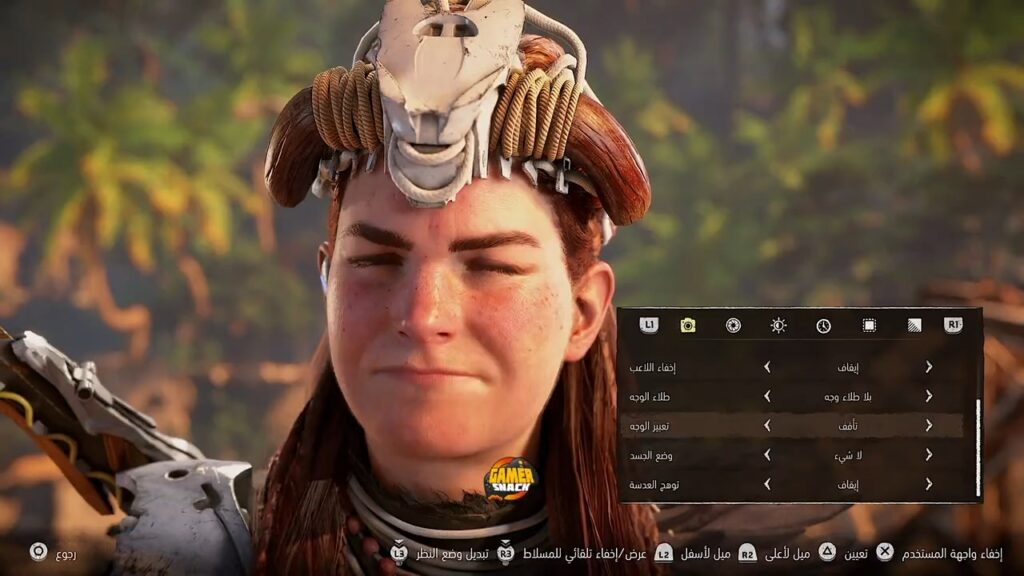1024x576 pixels.
Task: Switch to the camera settings tab
Action: coord(688,325)
